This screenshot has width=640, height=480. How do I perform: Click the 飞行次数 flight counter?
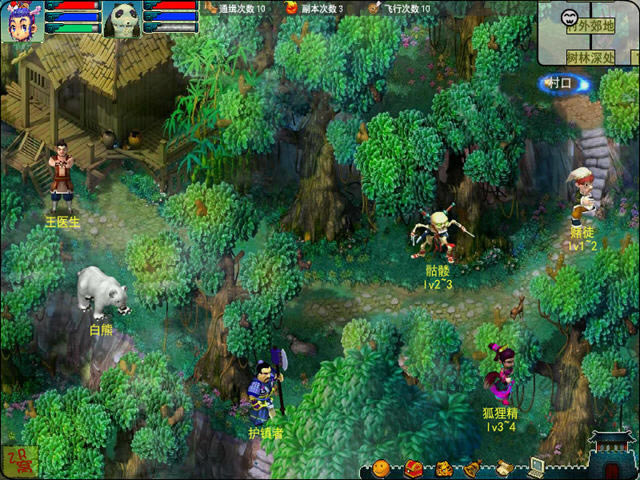pyautogui.click(x=400, y=8)
